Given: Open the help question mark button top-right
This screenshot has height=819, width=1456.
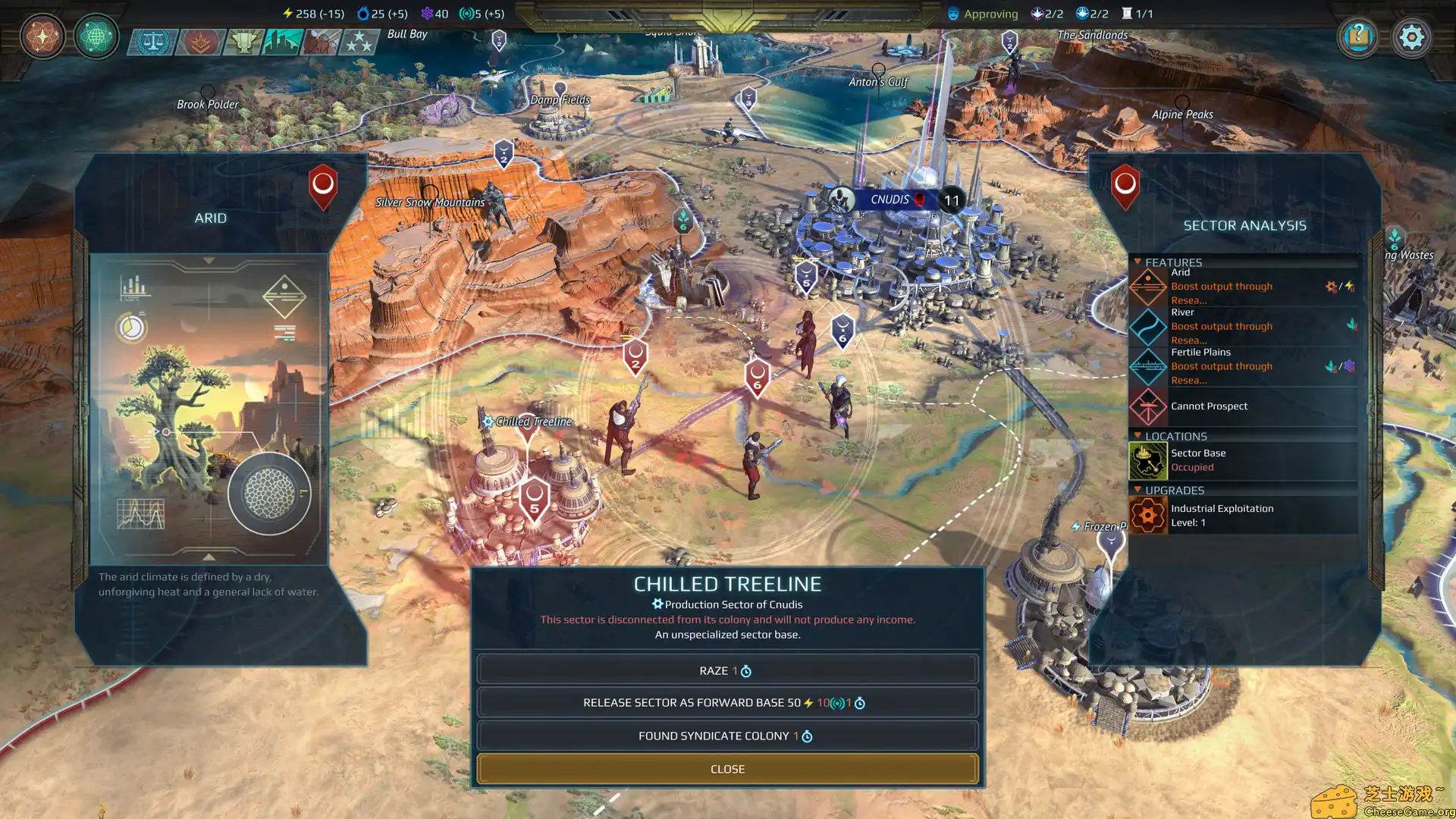Looking at the screenshot, I should click(x=1357, y=37).
